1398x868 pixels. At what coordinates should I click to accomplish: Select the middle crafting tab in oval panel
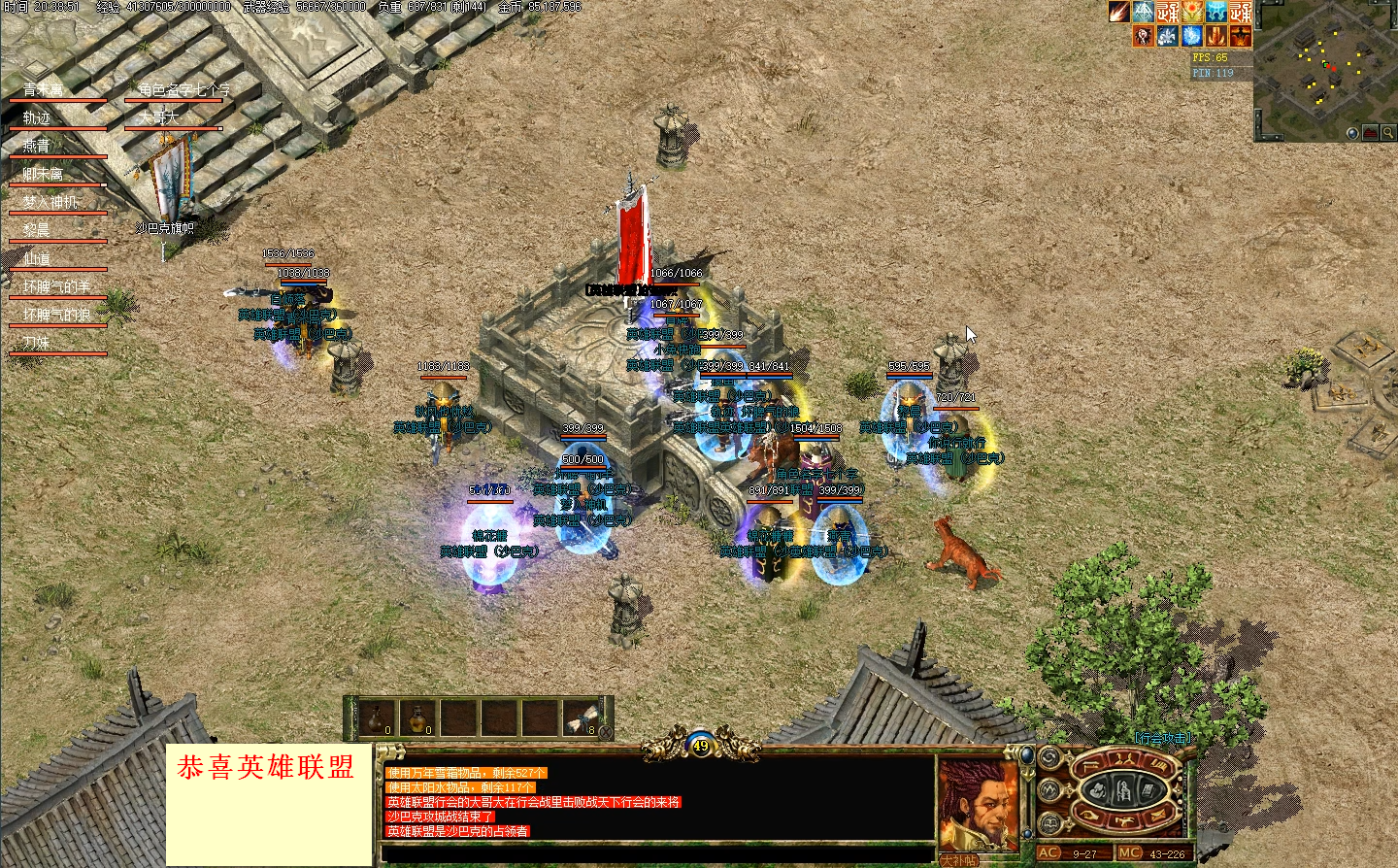pyautogui.click(x=1122, y=789)
